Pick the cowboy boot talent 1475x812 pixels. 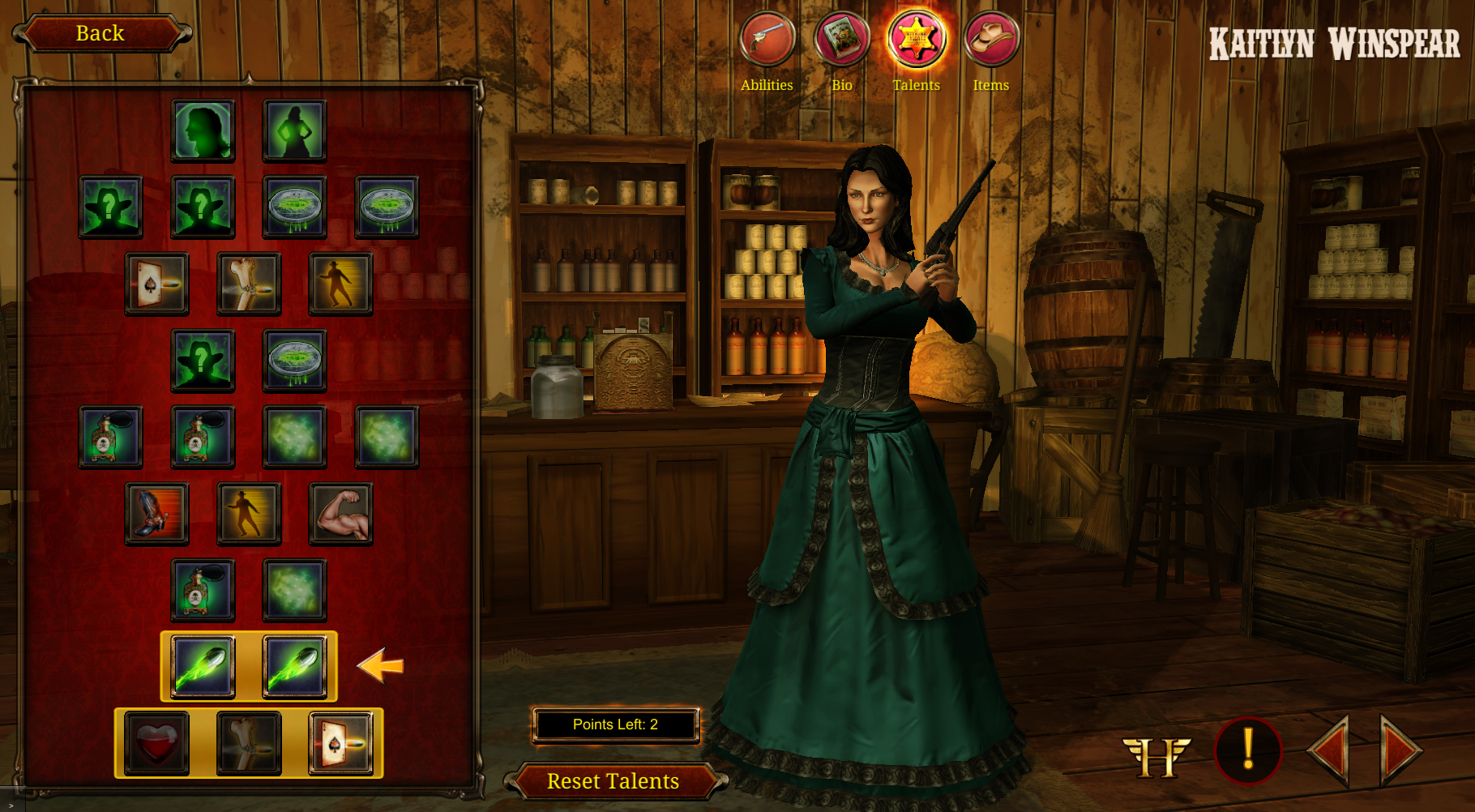[x=157, y=514]
